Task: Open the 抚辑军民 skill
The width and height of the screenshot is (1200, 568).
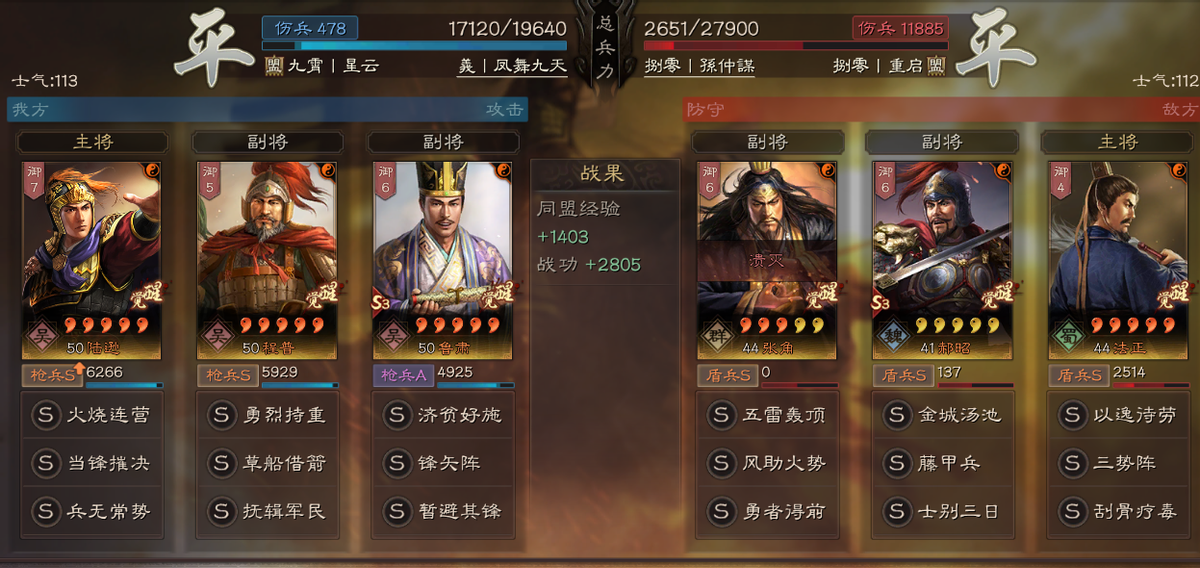Action: [266, 511]
